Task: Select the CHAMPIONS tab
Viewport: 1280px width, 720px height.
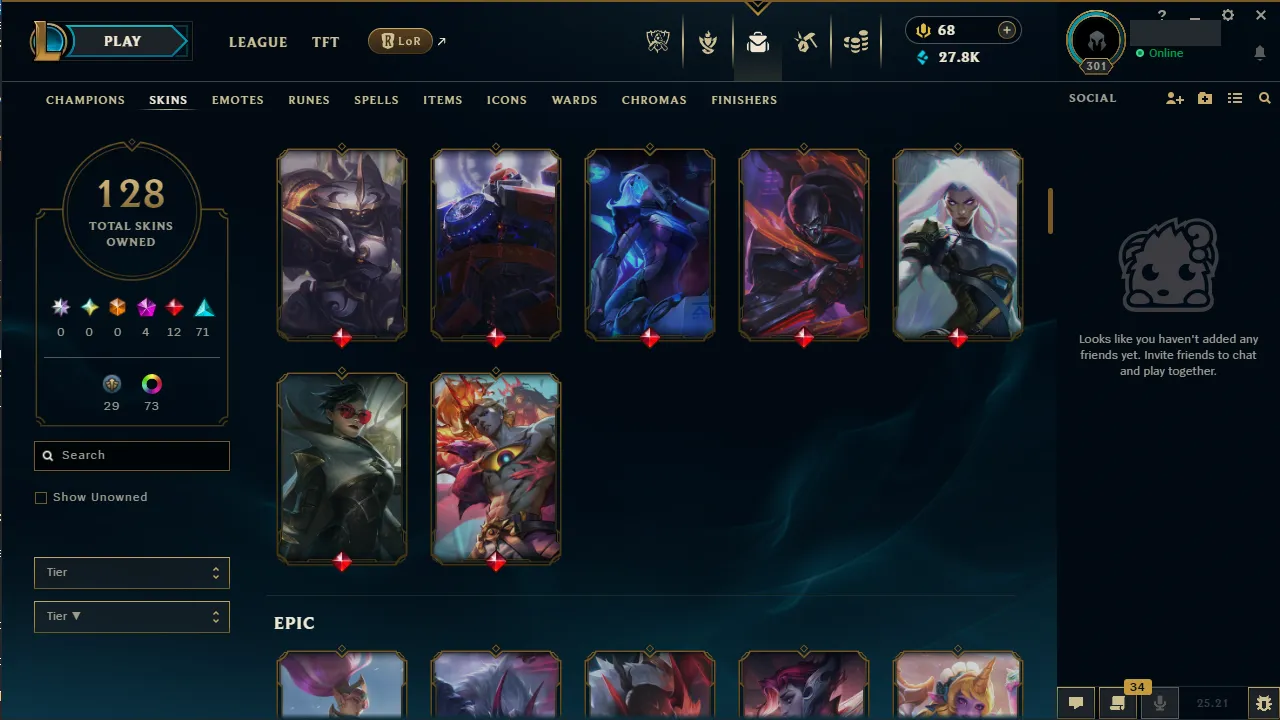Action: [85, 100]
